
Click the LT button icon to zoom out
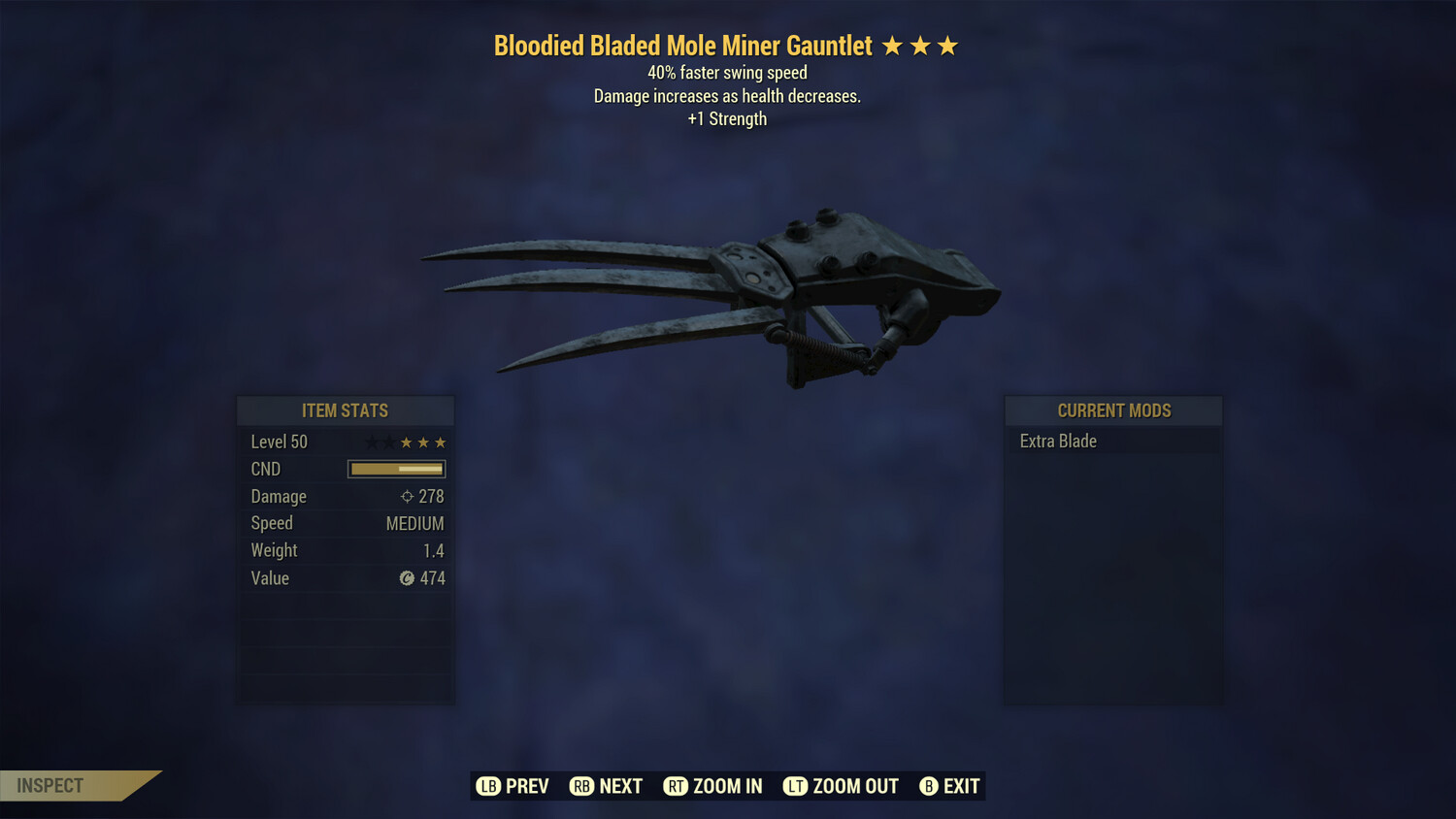[794, 786]
